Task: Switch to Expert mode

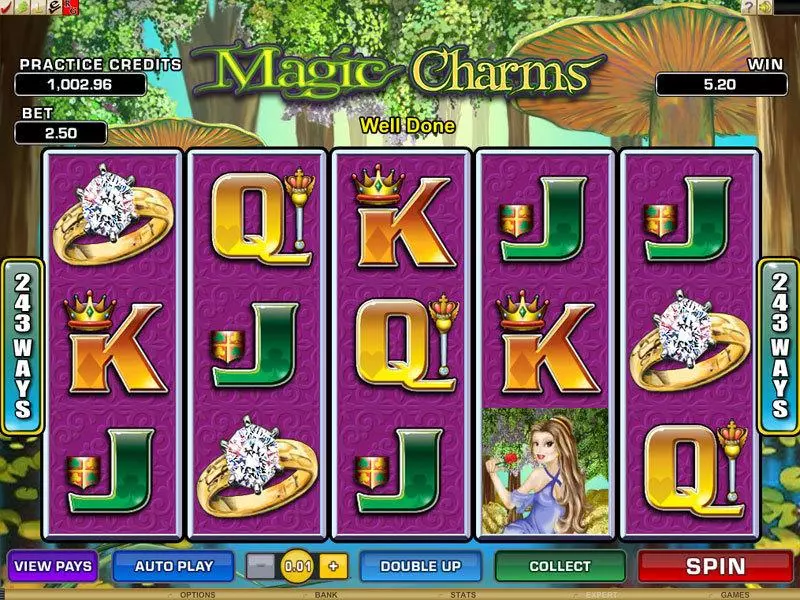Action: (598, 594)
